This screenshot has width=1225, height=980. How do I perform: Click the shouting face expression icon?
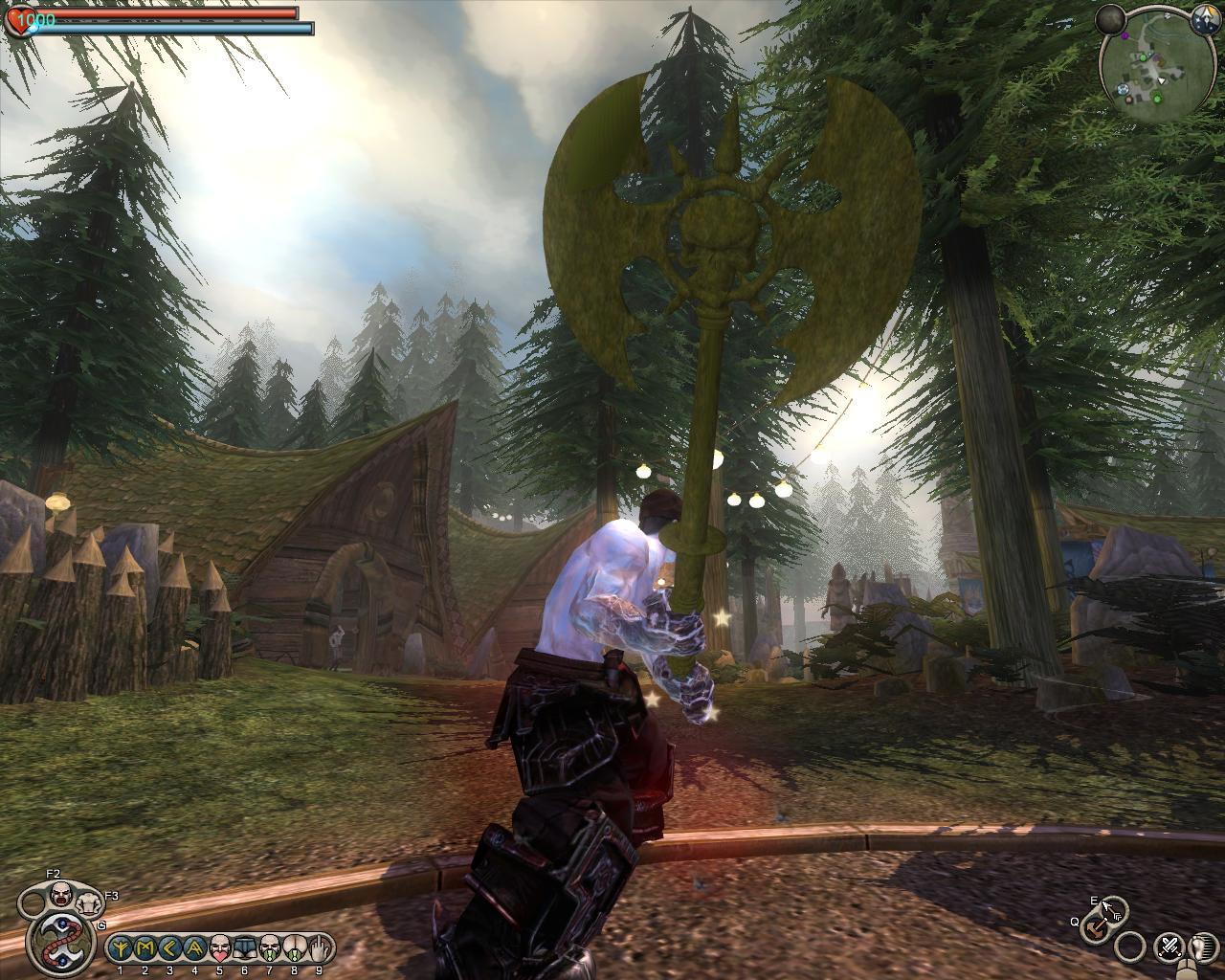(60, 896)
